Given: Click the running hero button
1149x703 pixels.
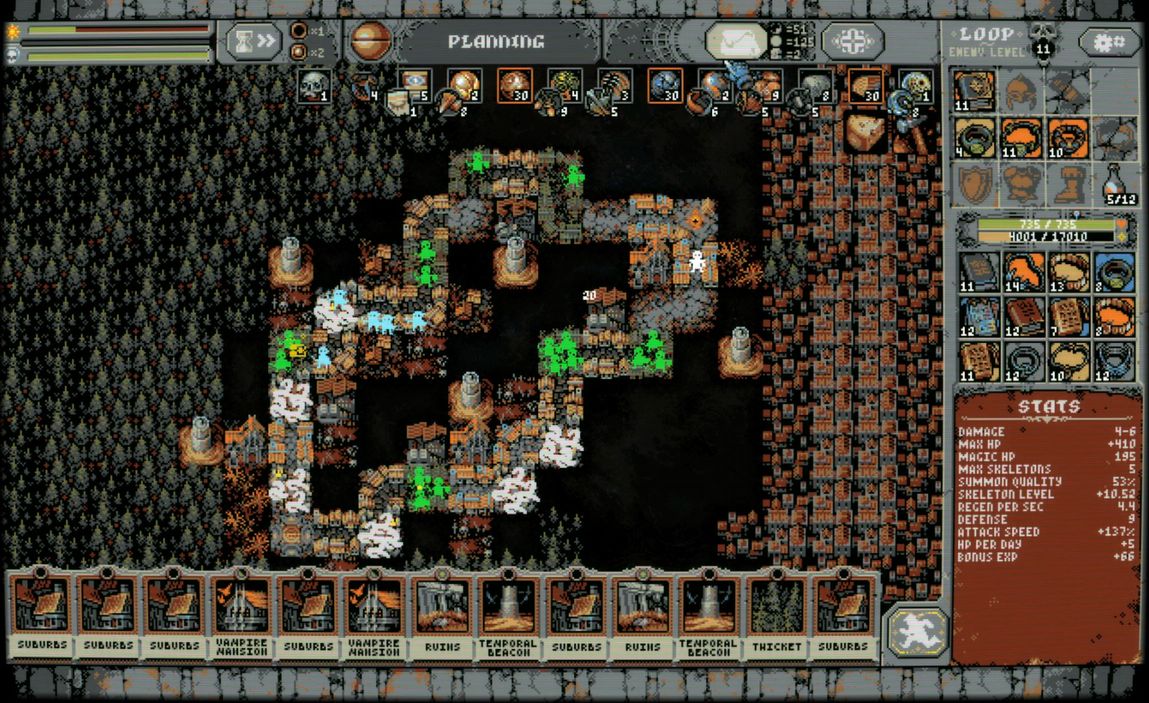Looking at the screenshot, I should pyautogui.click(x=915, y=632).
